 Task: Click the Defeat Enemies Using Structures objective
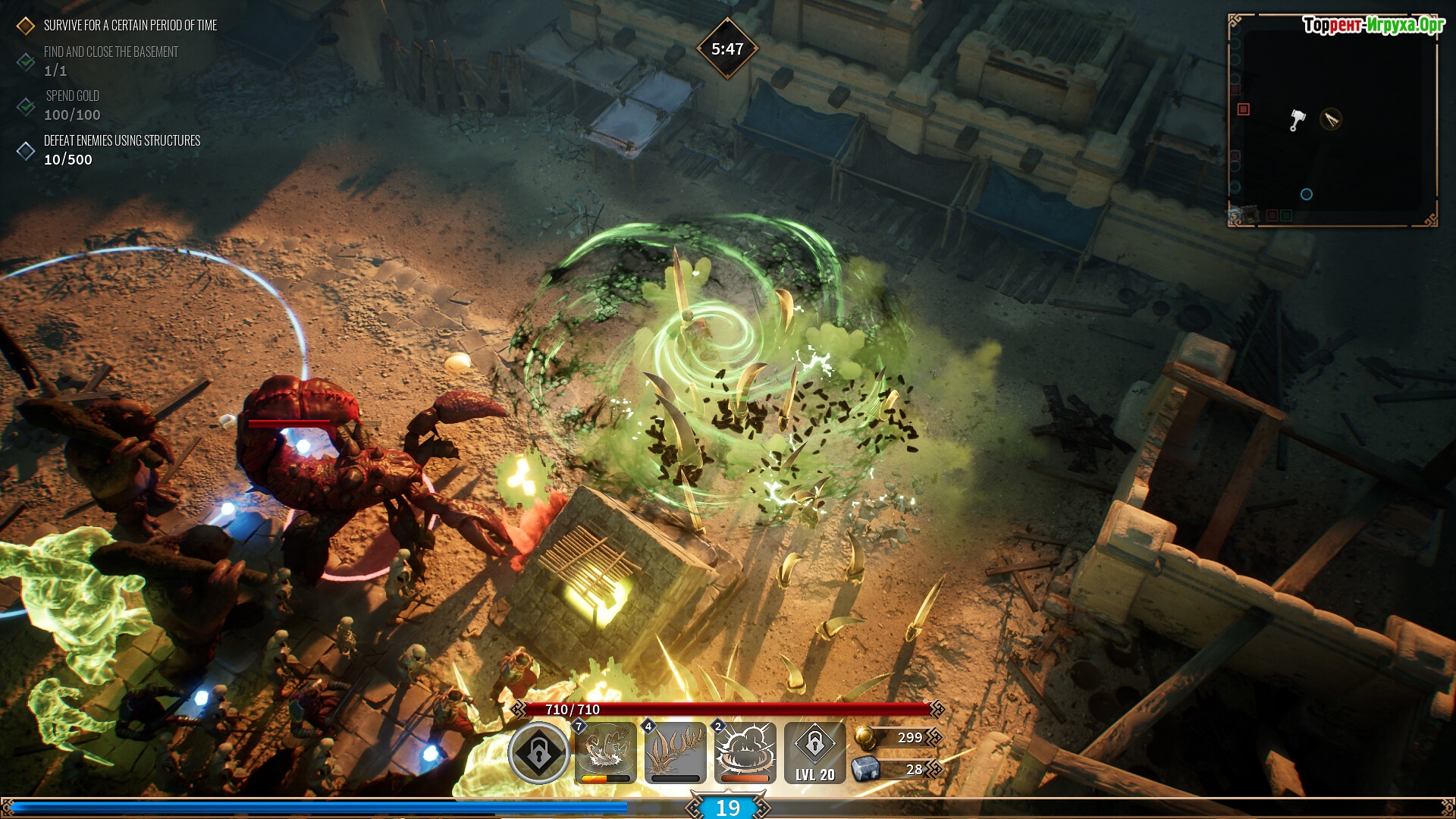(121, 141)
